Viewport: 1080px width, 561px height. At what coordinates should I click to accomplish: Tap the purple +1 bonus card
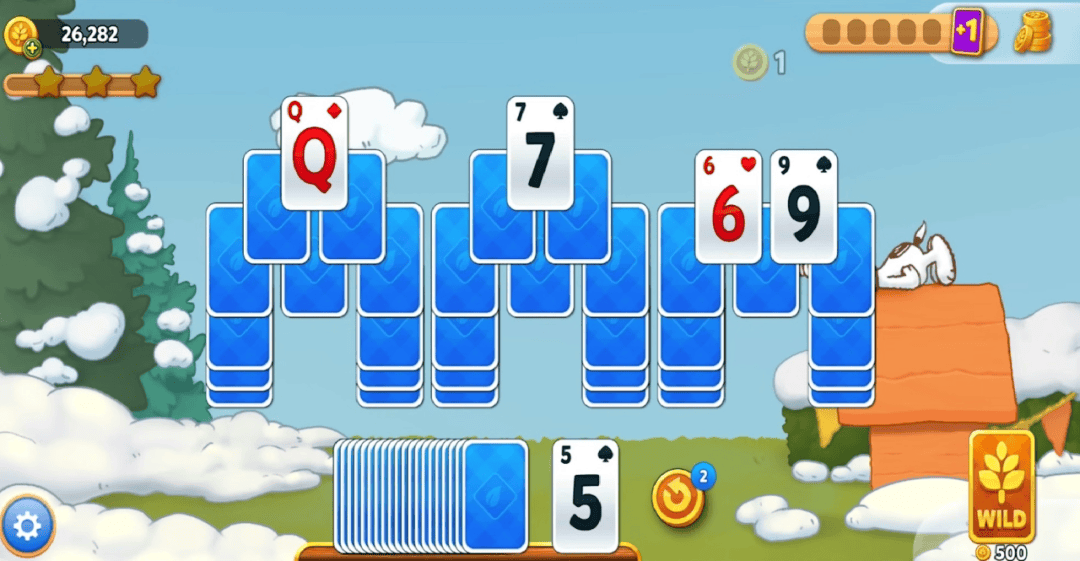(966, 33)
